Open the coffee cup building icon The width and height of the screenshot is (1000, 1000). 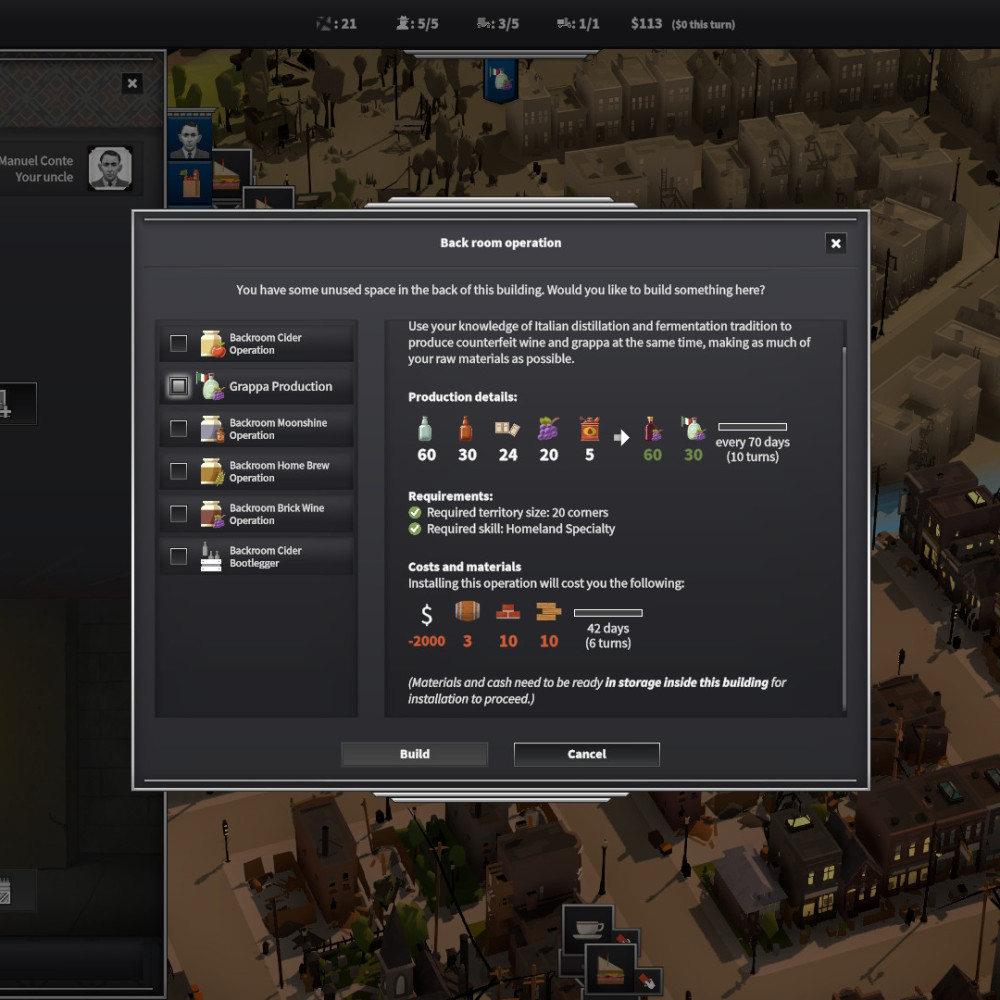[590, 929]
